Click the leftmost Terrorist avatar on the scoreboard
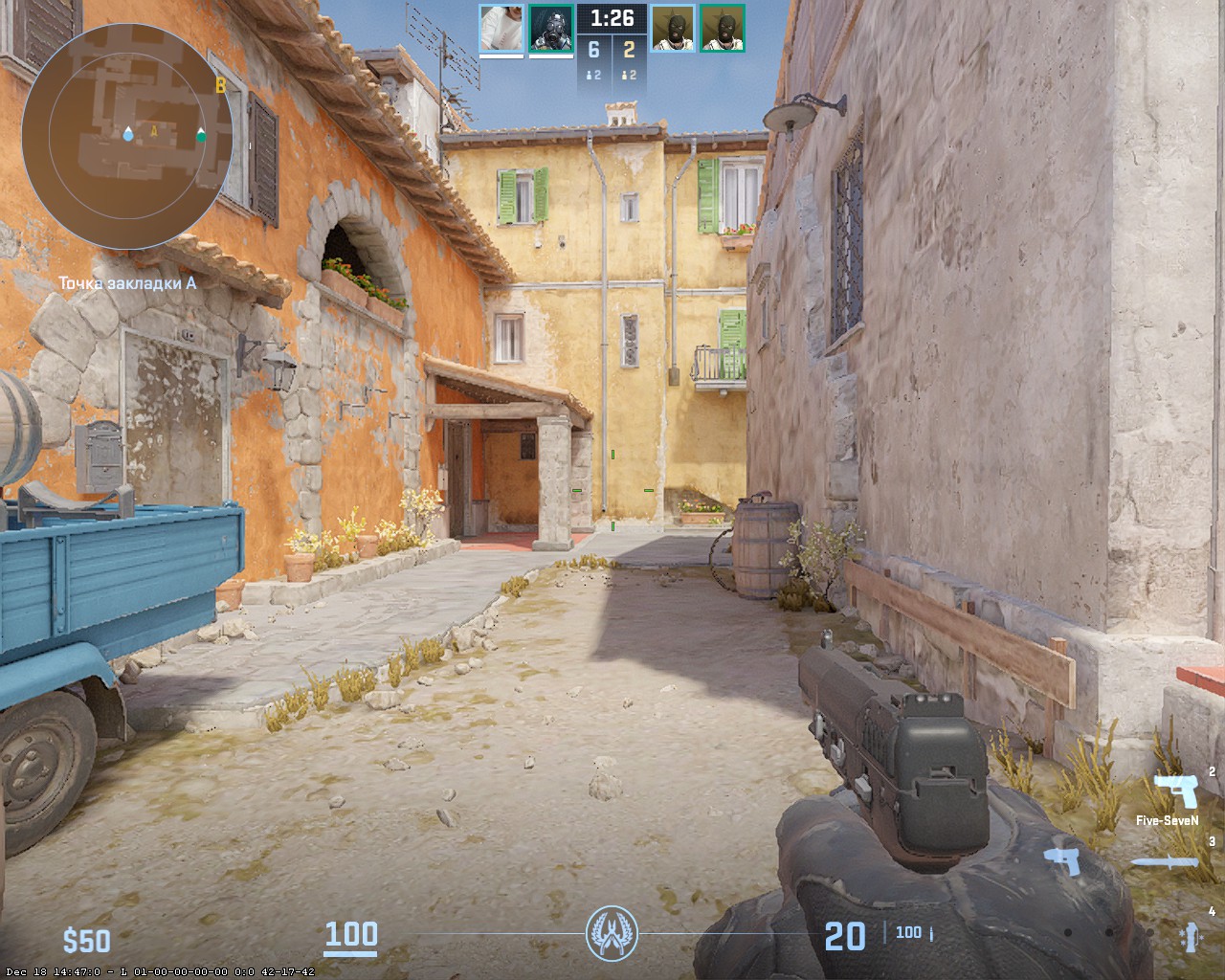The width and height of the screenshot is (1225, 980). [674, 28]
